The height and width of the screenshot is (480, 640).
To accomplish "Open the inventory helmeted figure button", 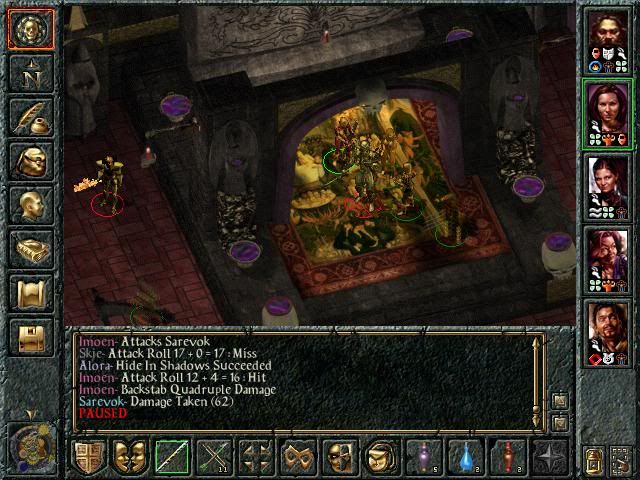I will (x=31, y=160).
